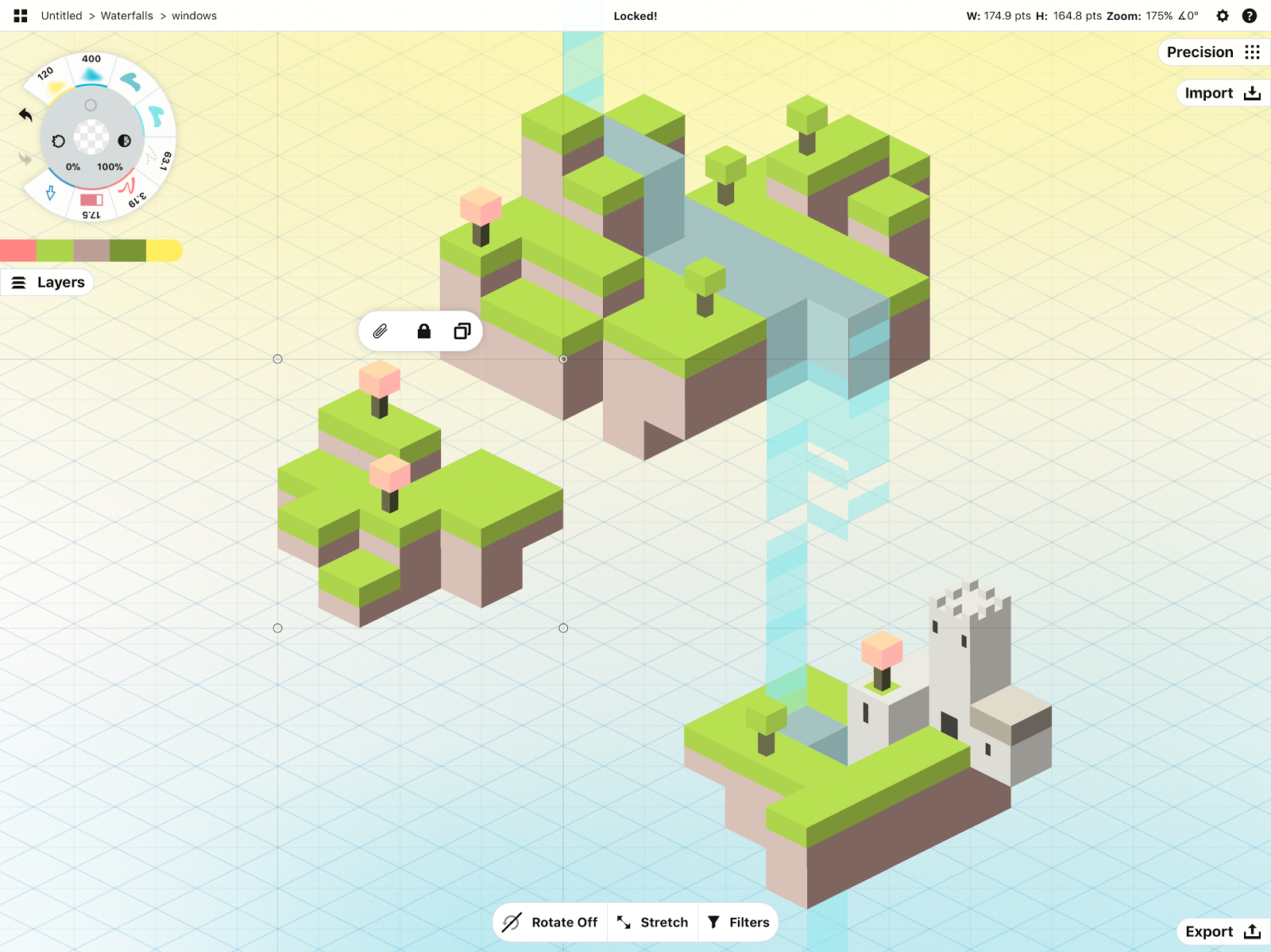Viewport: 1271px width, 952px height.
Task: Activate the Stretch option
Action: click(653, 922)
